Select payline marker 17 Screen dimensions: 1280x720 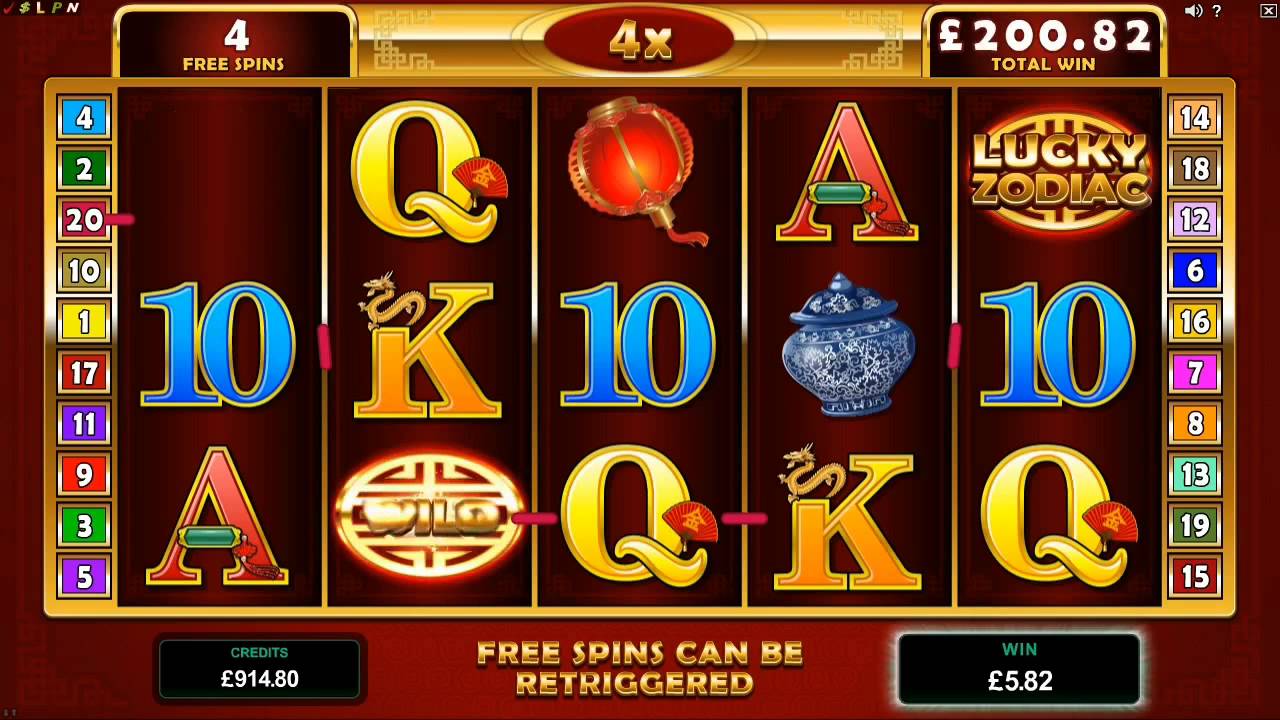click(84, 373)
